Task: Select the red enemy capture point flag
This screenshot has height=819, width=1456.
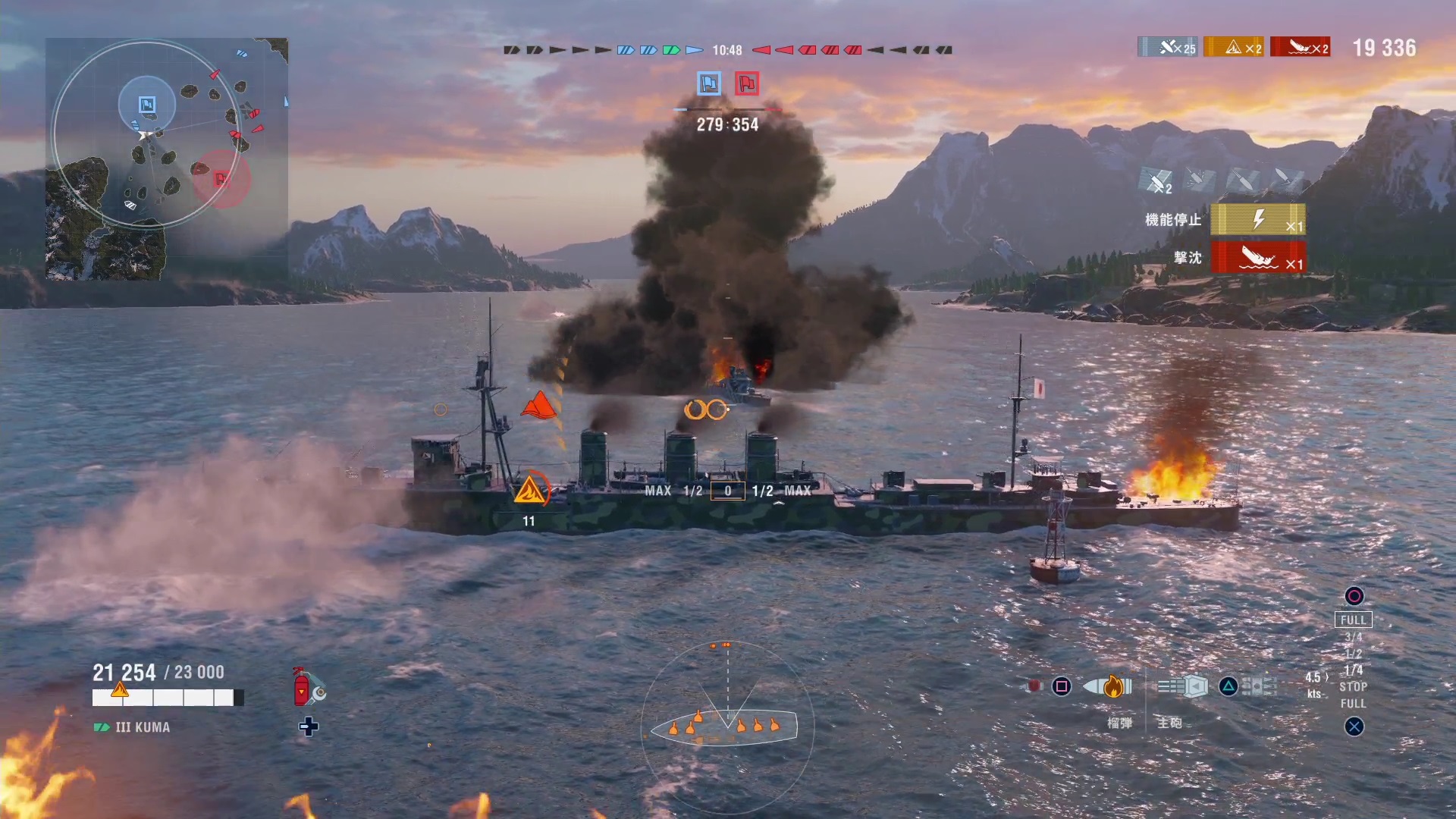Action: [x=747, y=83]
